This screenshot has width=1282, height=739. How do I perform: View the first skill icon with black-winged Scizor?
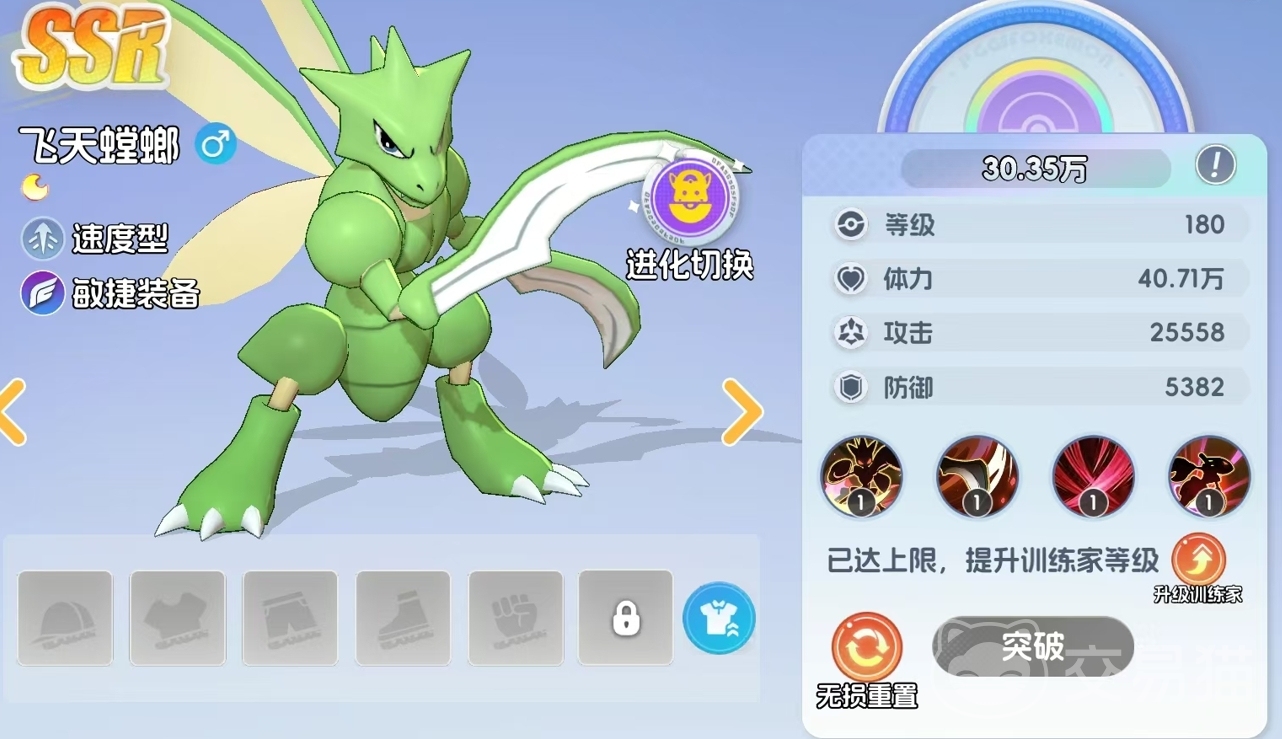(861, 476)
